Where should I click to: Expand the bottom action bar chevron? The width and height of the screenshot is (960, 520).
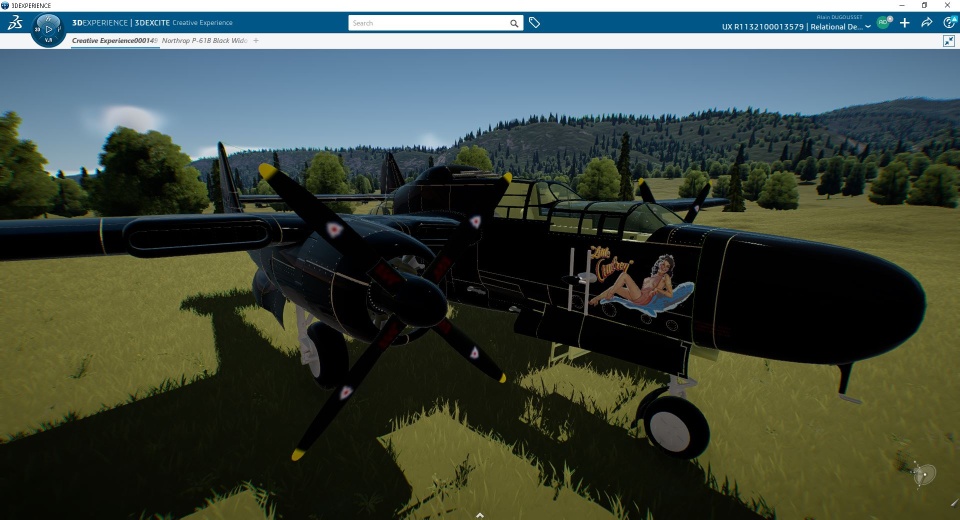(x=480, y=515)
